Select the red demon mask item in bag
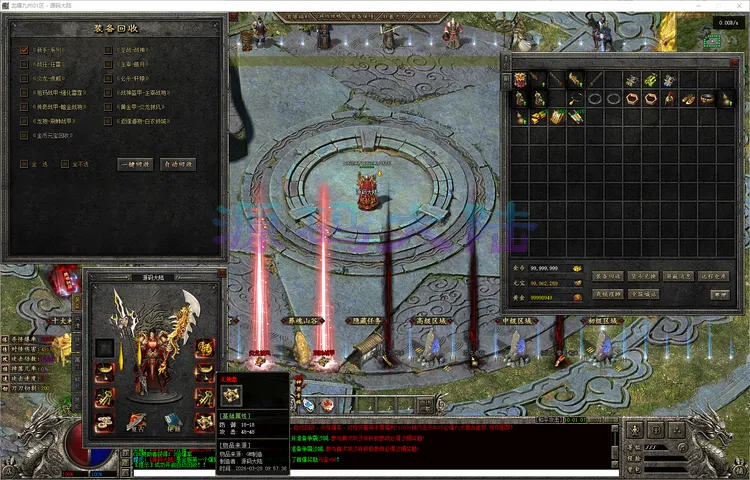Viewport: 750px width, 480px height. coord(520,79)
